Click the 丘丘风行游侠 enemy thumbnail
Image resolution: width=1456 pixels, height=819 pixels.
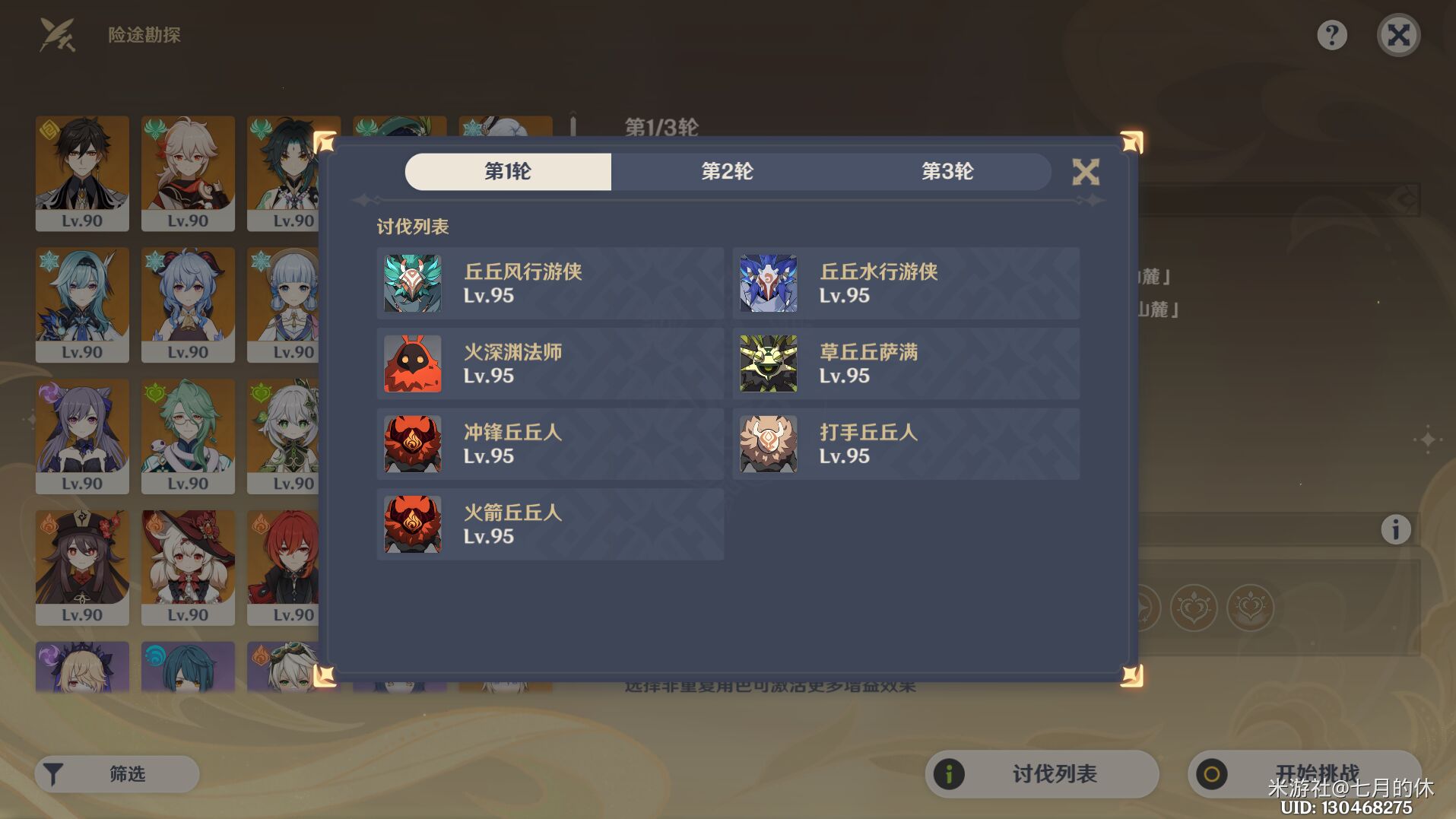click(412, 283)
